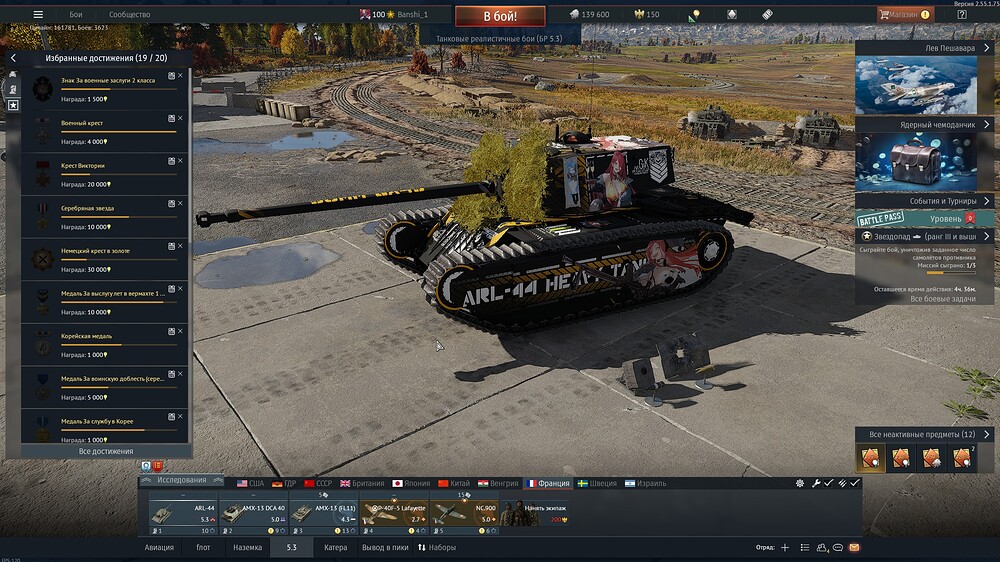Screen dimensions: 1000x562
Task: Open the hamburger main menu
Action: tap(38, 15)
